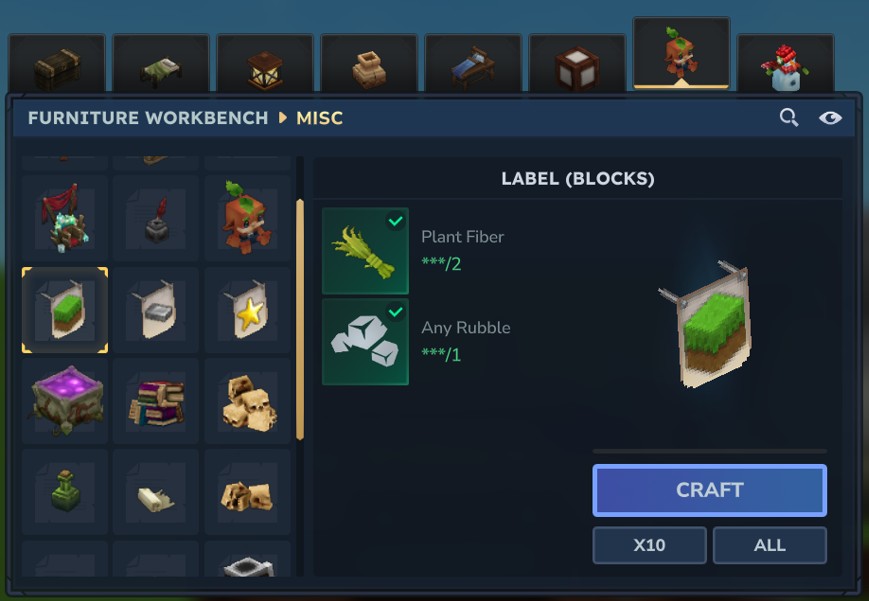Screen dimensions: 869x601
Task: Click the Plant Fiber ingredient slot
Action: click(x=365, y=251)
